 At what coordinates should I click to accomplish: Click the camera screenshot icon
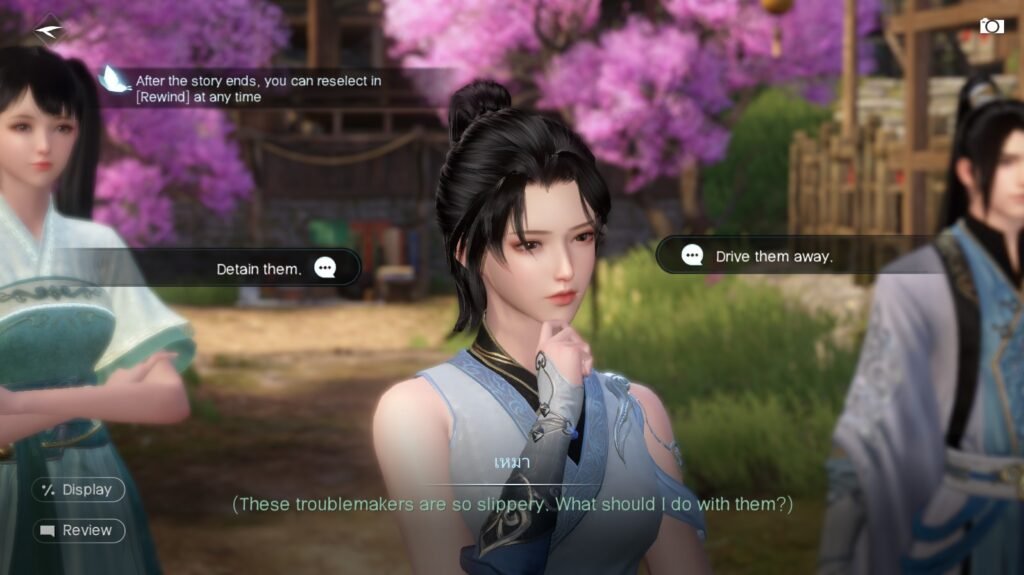(991, 26)
